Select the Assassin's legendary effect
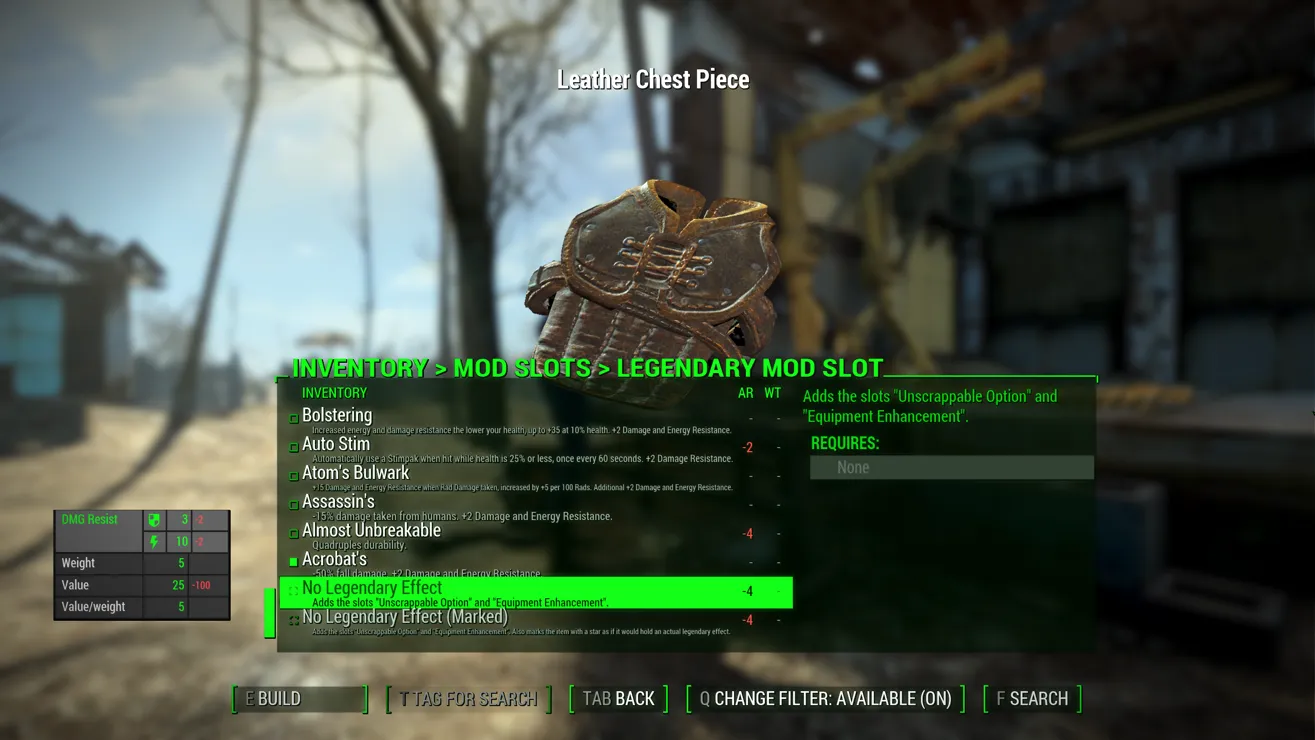Screen dimensions: 1315x740 [338, 502]
